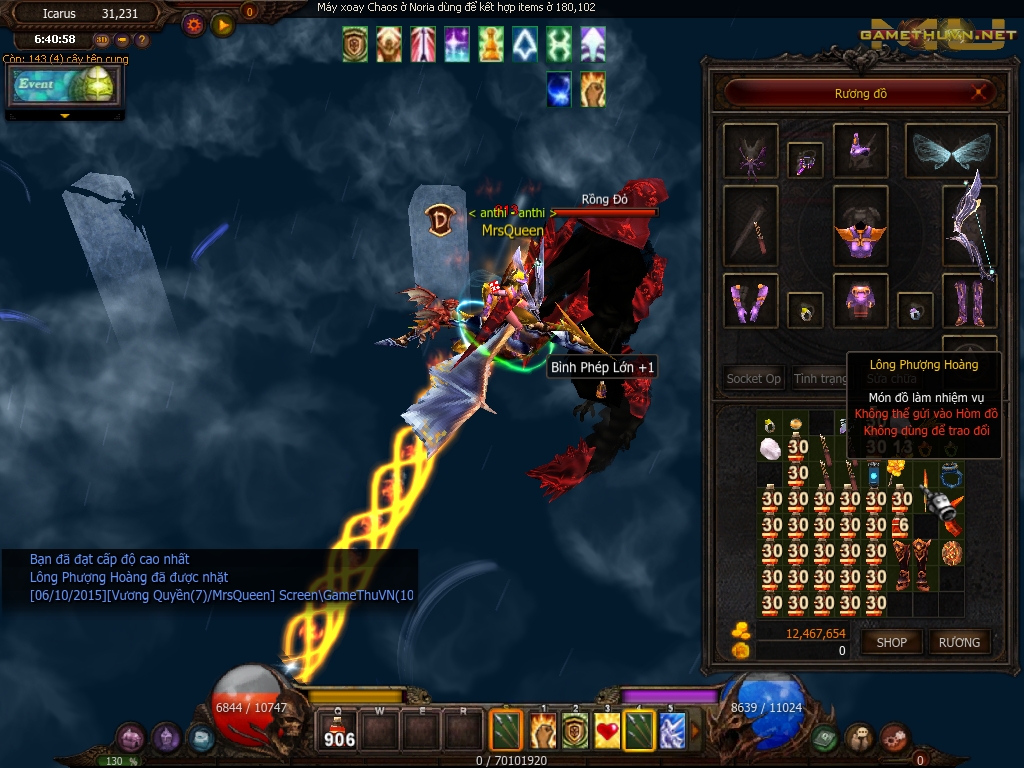
Task: Select the equipped bow weapon slot
Action: coord(969,227)
